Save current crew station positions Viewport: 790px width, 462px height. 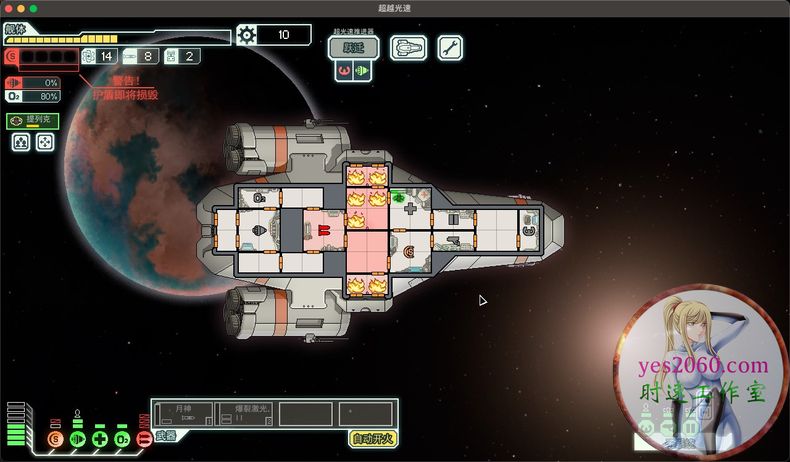pyautogui.click(x=45, y=142)
